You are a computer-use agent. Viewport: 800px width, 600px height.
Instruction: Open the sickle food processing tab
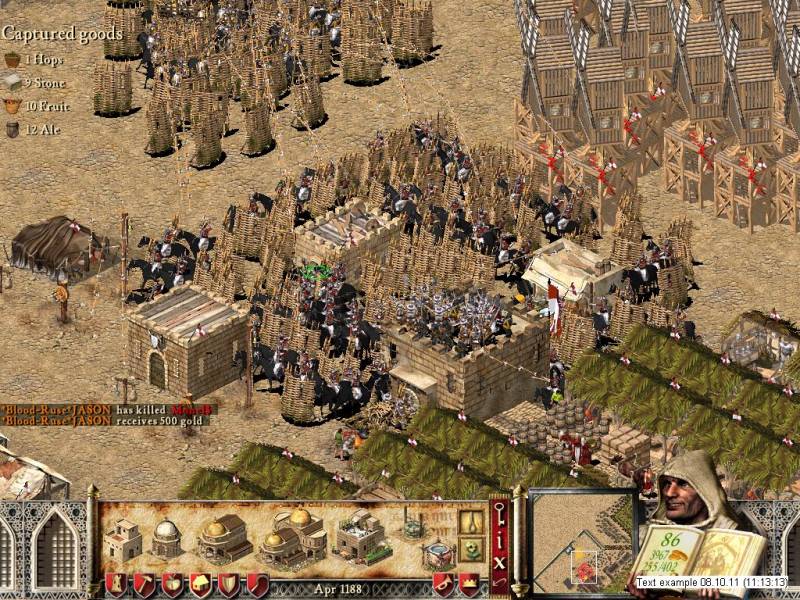257,584
